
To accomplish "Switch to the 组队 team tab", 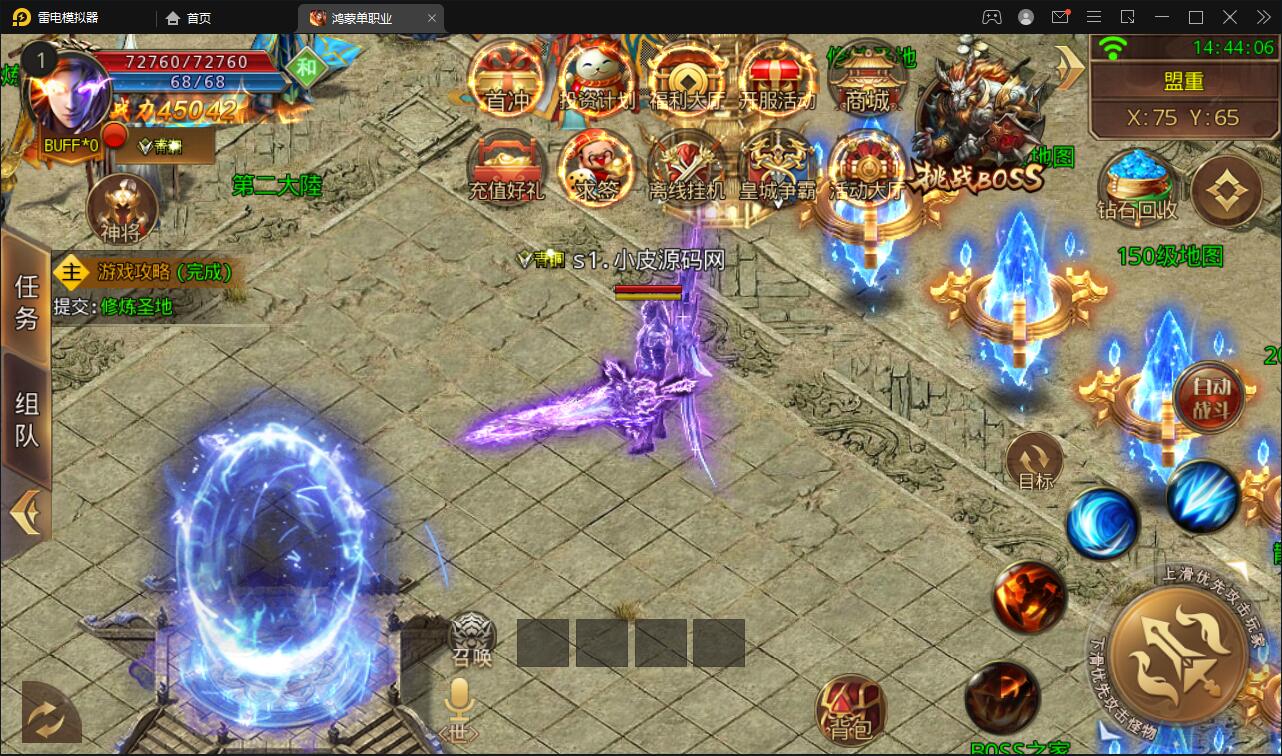I will (x=26, y=418).
